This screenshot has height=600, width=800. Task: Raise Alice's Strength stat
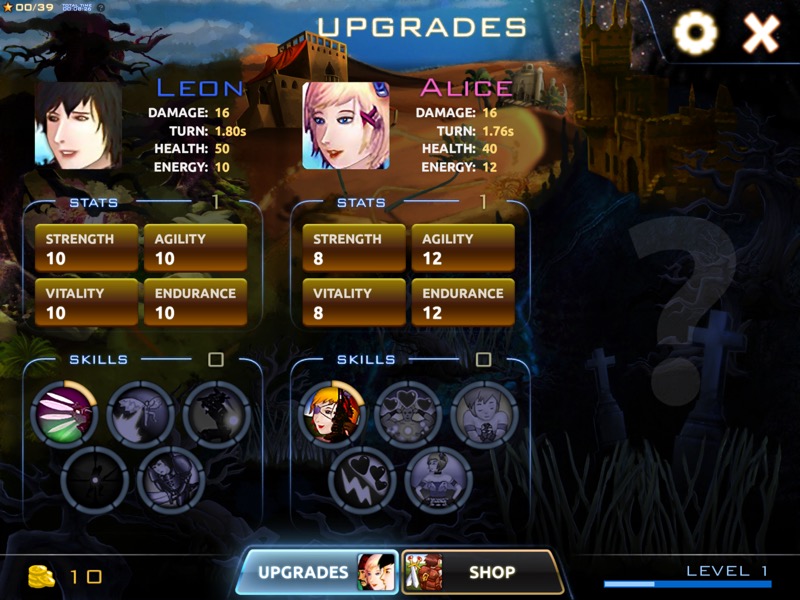click(354, 248)
